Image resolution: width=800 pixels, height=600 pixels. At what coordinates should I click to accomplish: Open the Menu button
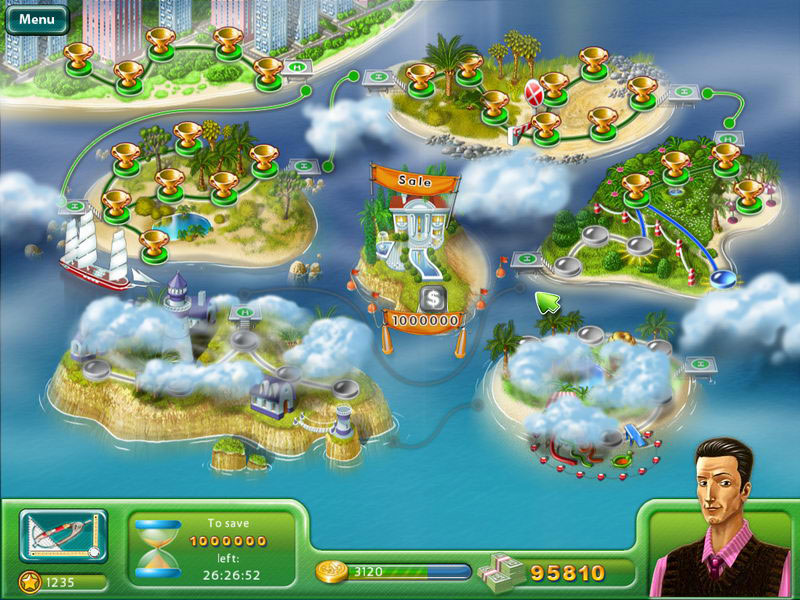pos(37,18)
